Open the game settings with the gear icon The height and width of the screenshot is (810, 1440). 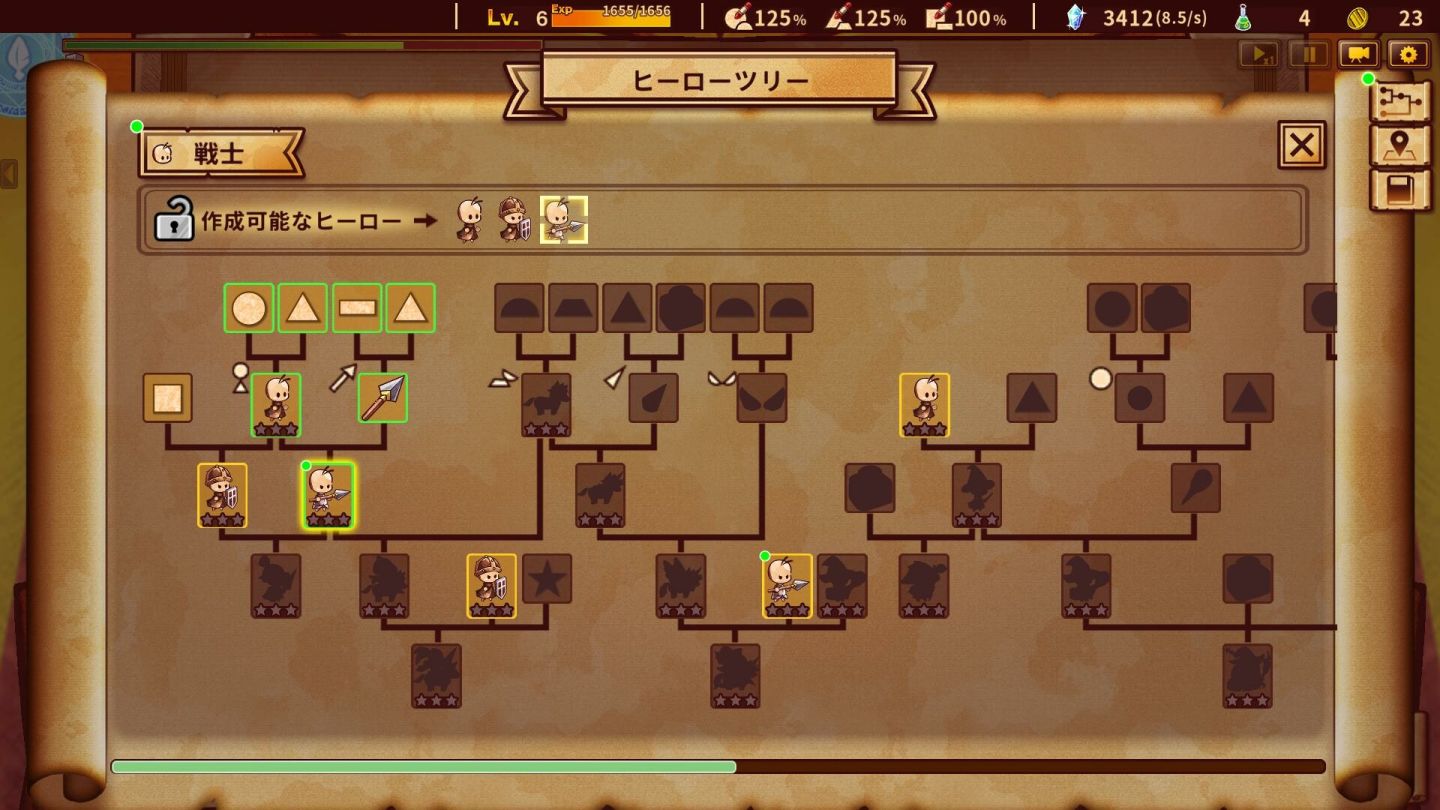tap(1409, 55)
